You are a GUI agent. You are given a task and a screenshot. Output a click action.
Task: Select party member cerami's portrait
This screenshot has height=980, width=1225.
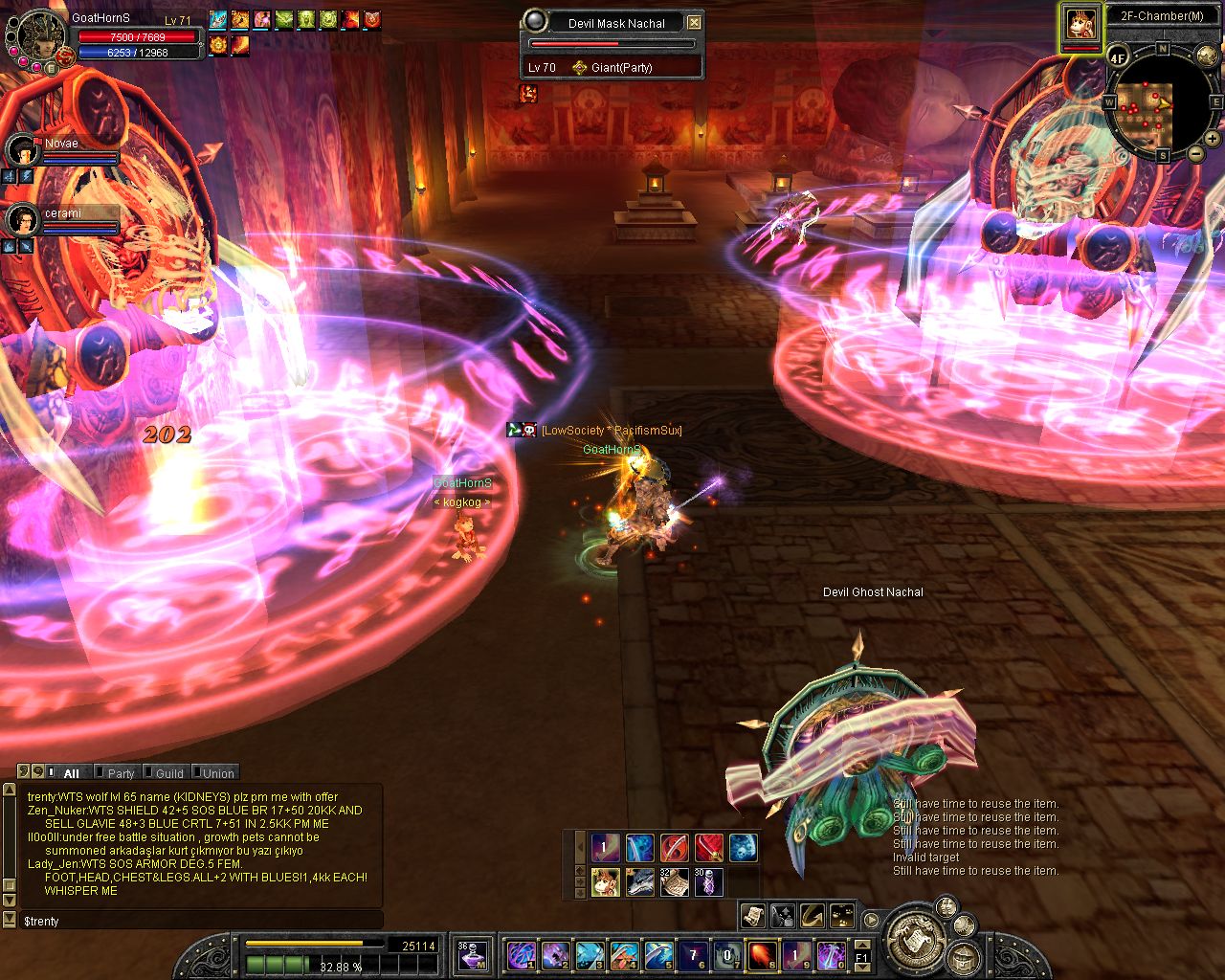point(21,220)
